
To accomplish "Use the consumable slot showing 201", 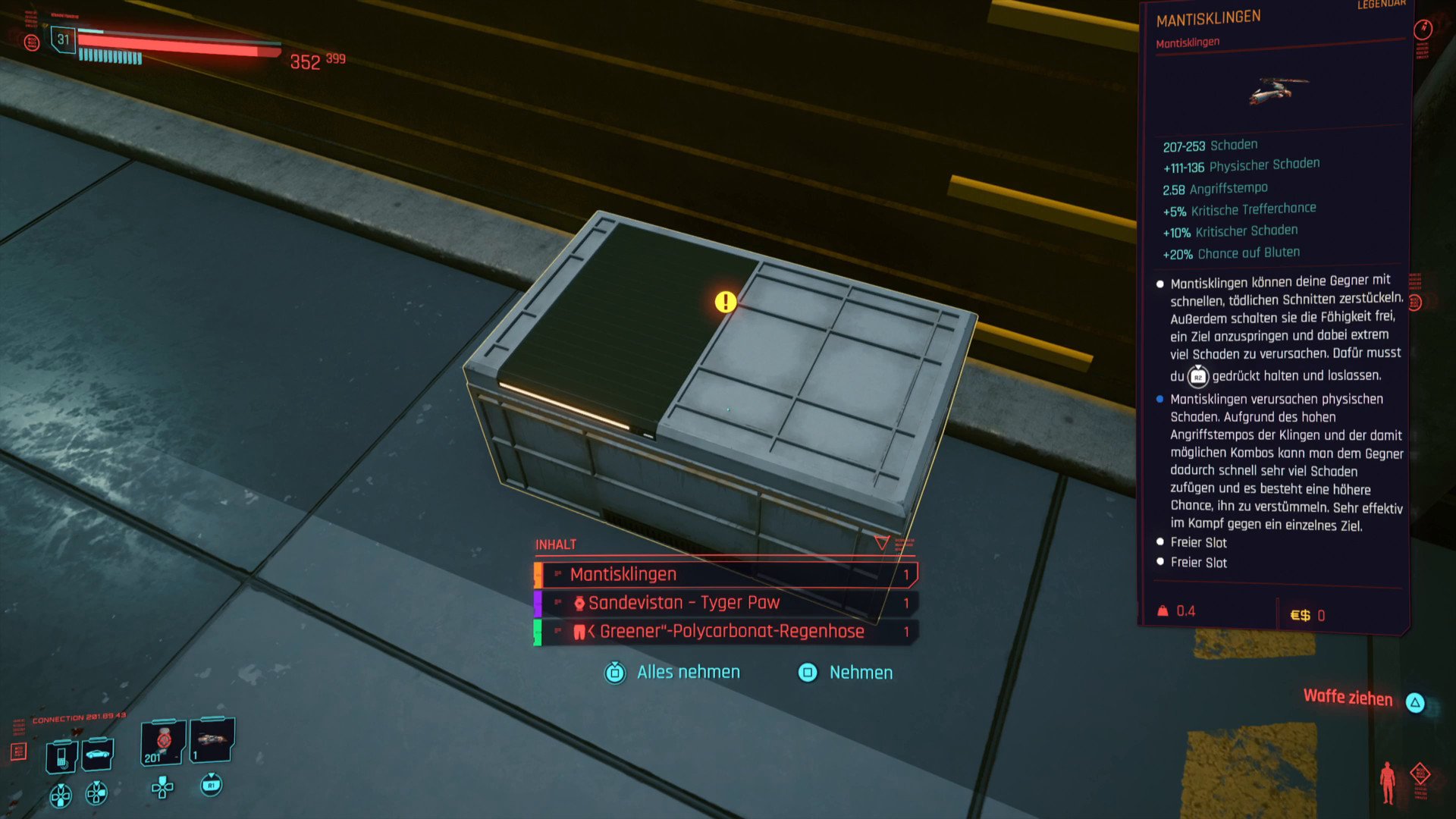I will (162, 742).
